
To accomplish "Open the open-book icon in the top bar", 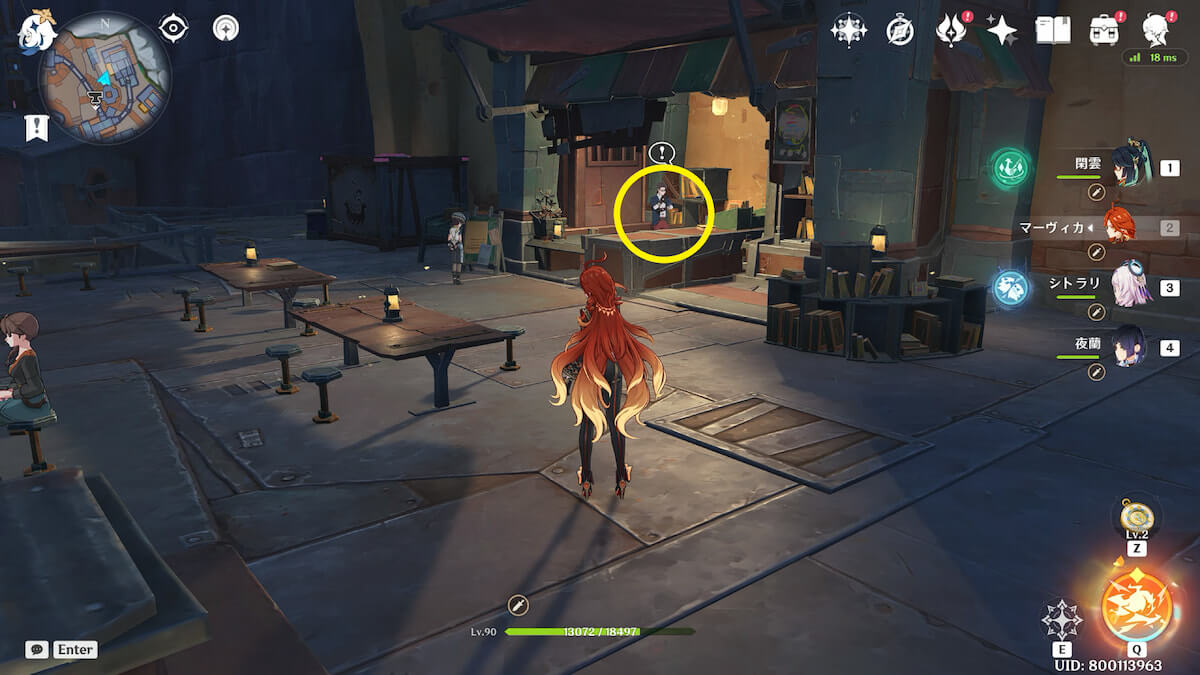I will [x=1052, y=30].
